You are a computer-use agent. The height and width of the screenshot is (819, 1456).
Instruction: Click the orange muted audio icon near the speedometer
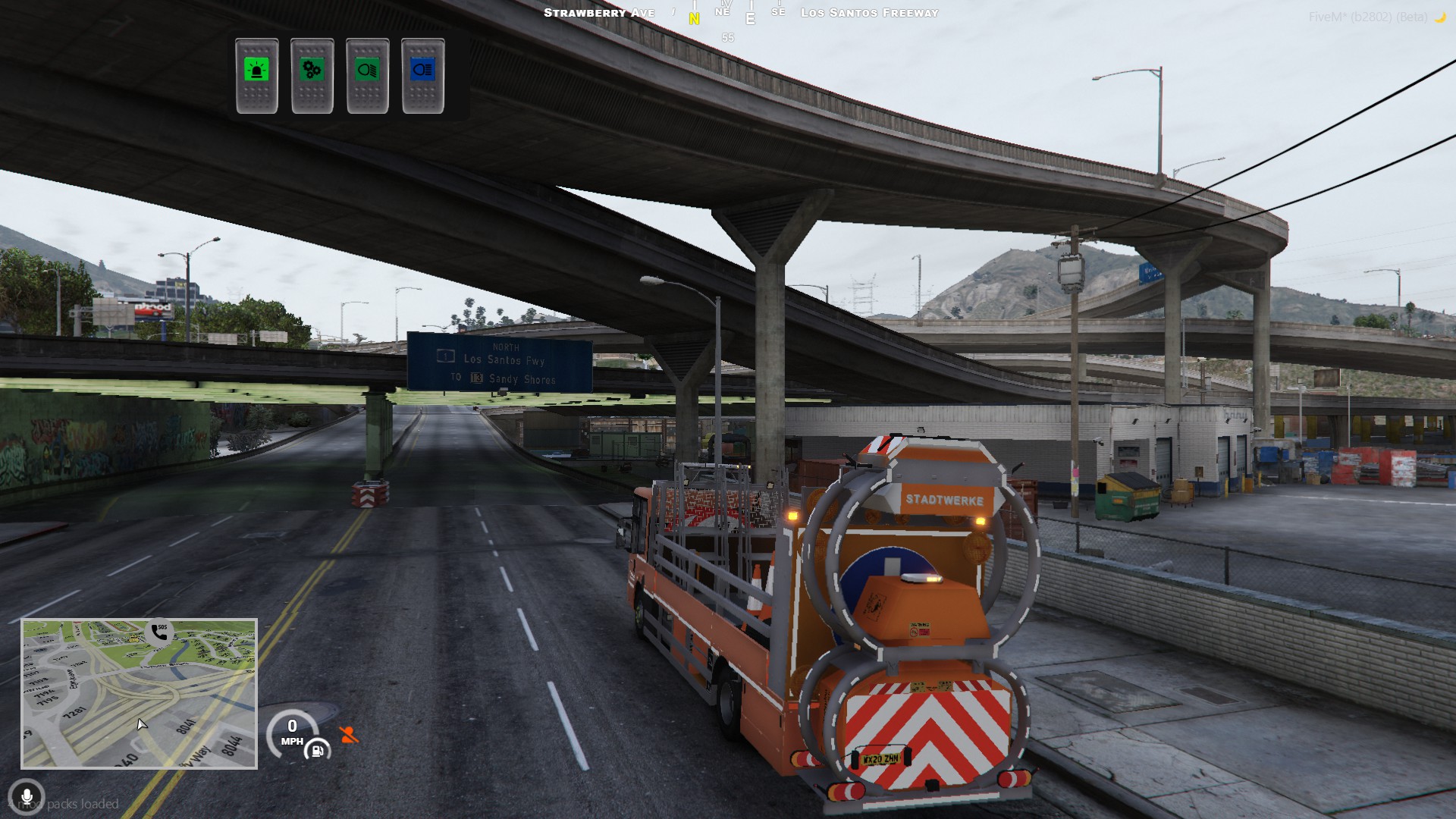click(x=348, y=734)
